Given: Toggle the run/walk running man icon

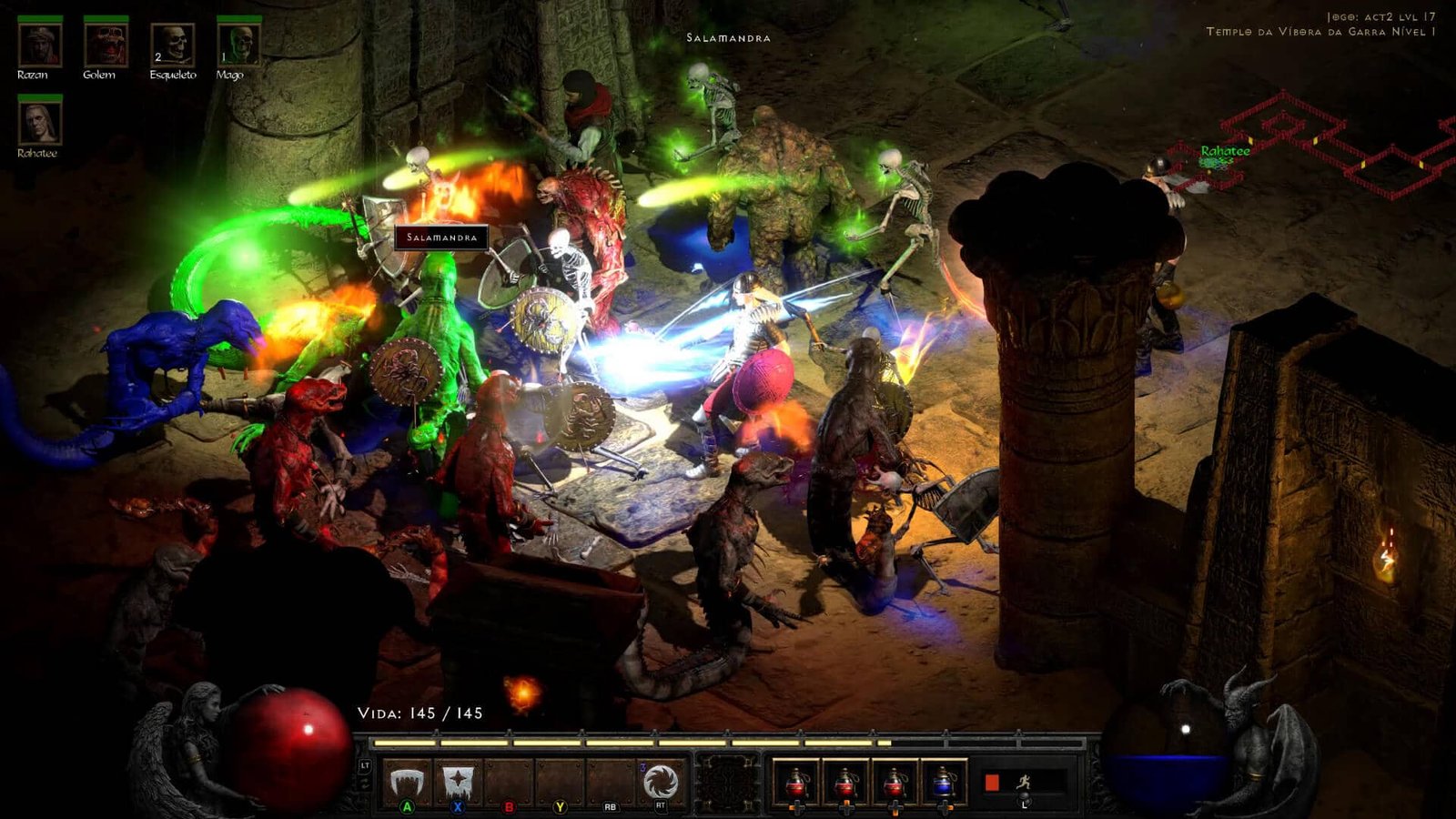Looking at the screenshot, I should coord(1024,782).
